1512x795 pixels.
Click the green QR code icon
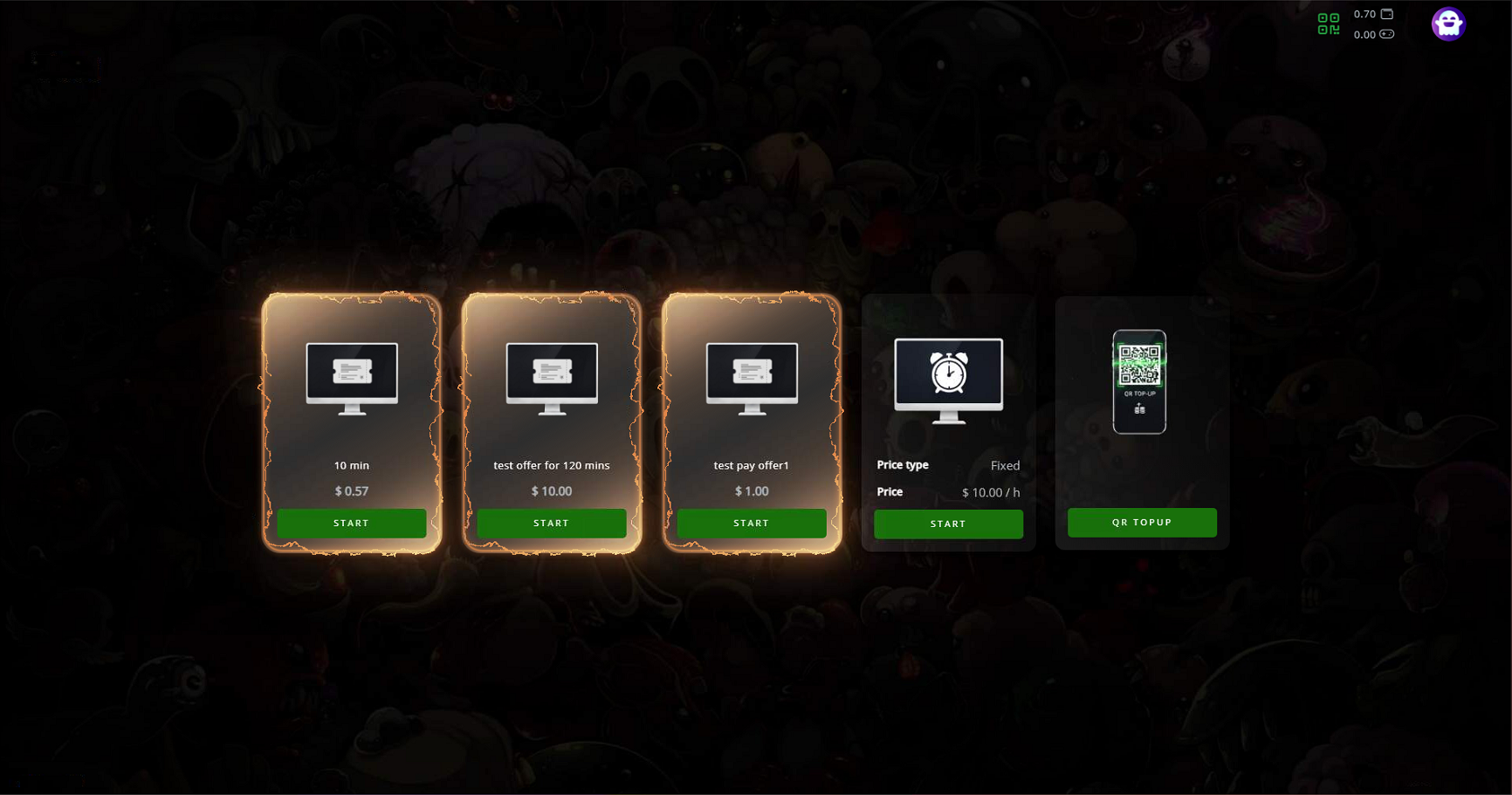pyautogui.click(x=1328, y=24)
